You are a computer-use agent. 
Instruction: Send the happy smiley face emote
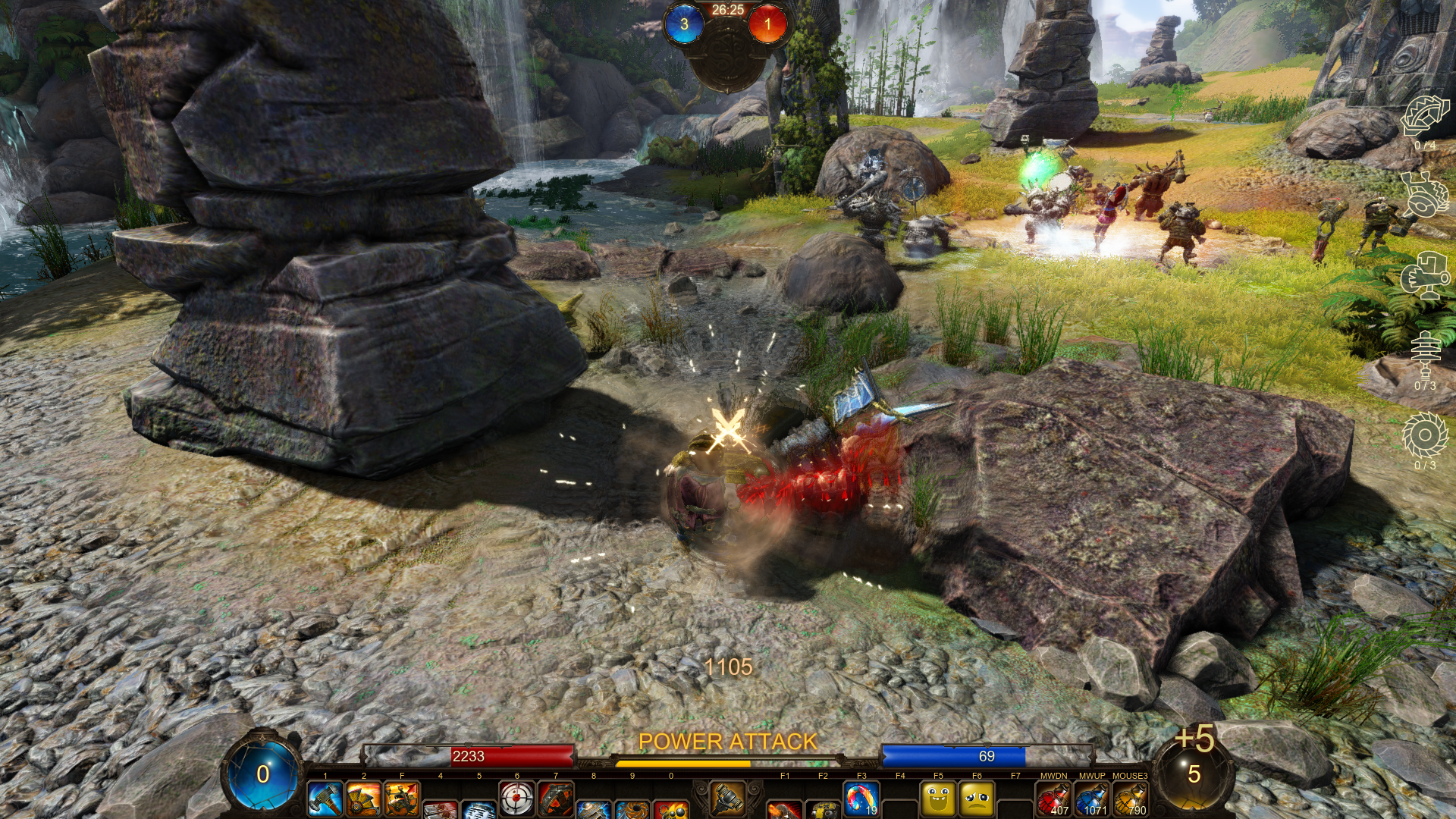938,799
